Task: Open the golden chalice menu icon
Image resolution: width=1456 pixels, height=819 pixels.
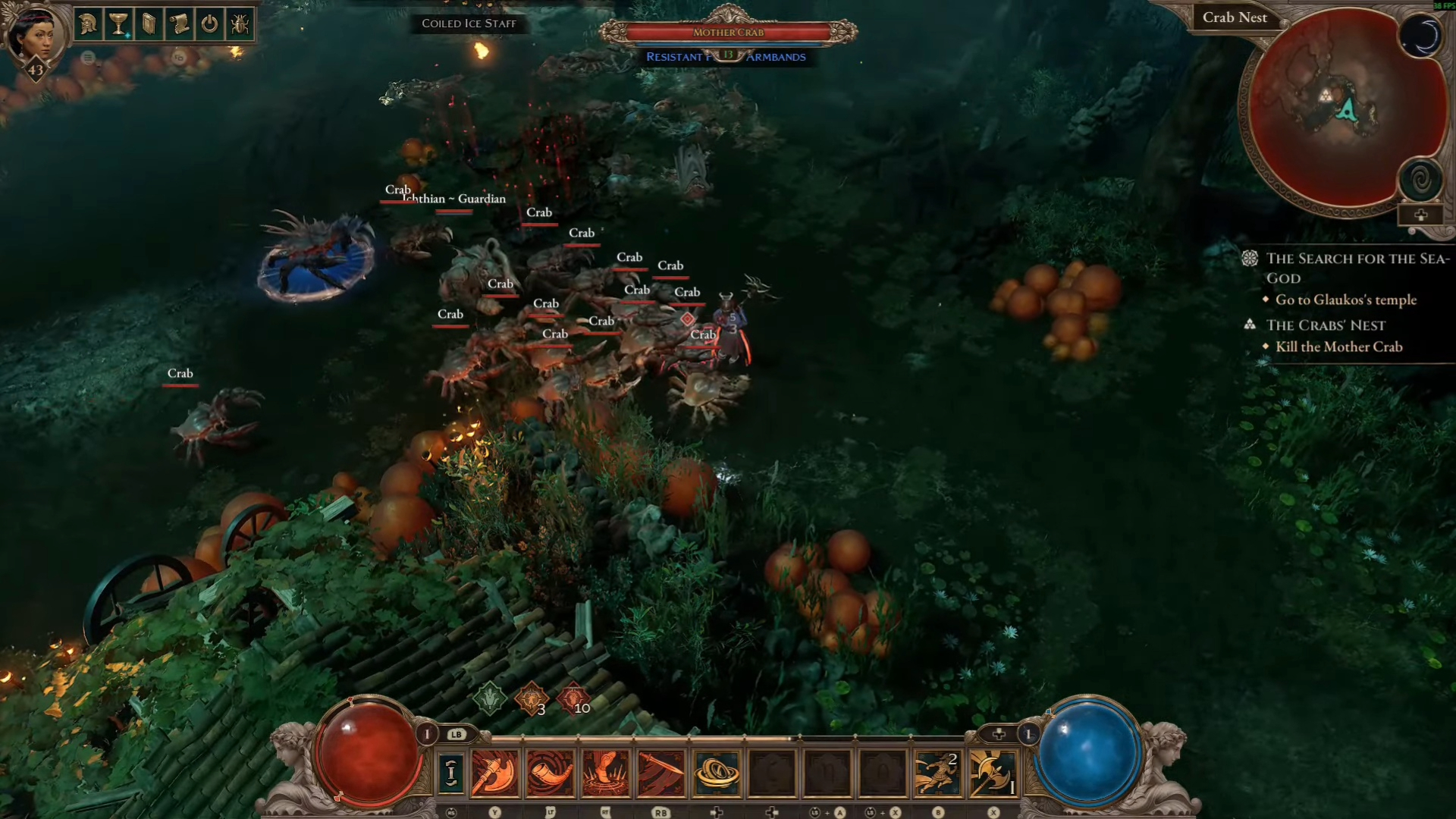Action: tap(118, 24)
